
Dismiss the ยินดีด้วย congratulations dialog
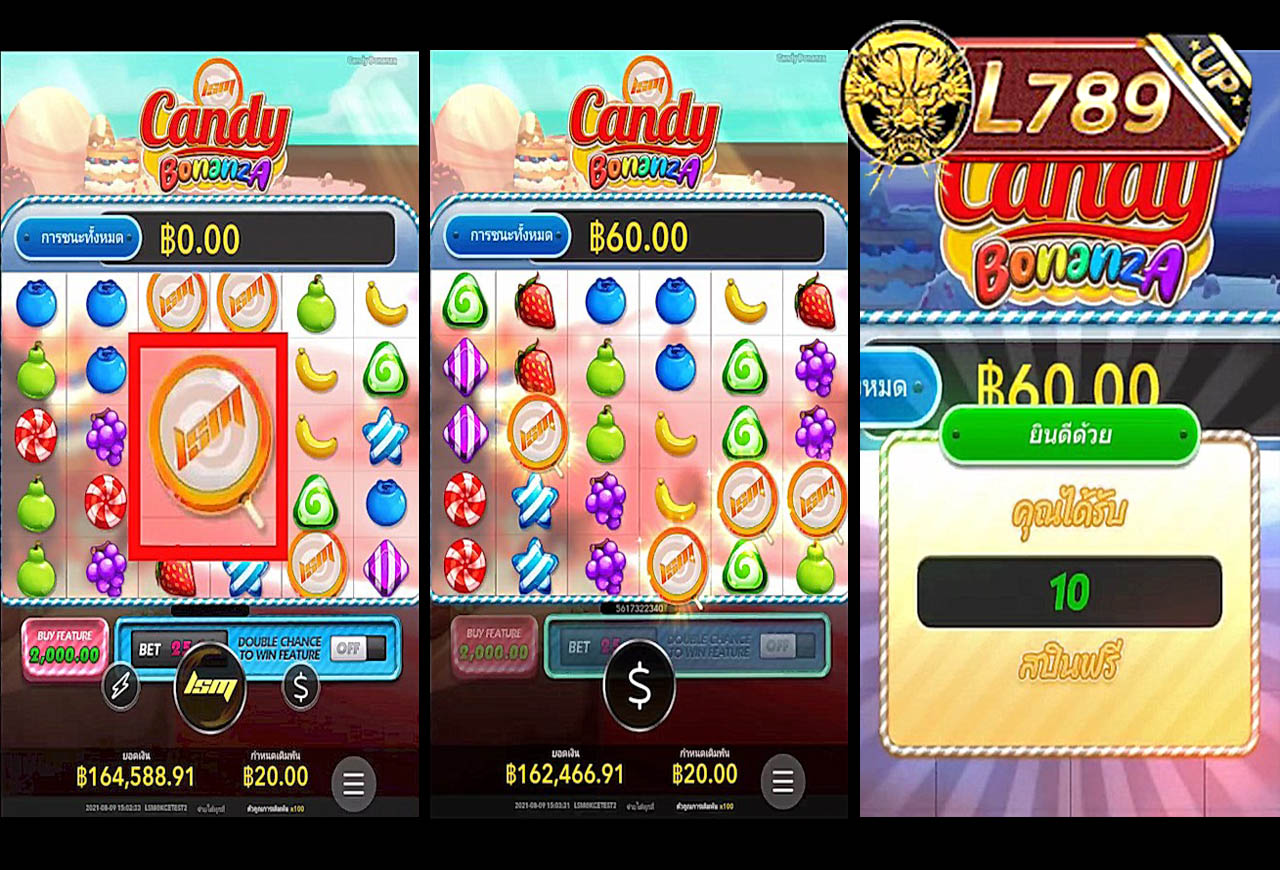click(1072, 434)
